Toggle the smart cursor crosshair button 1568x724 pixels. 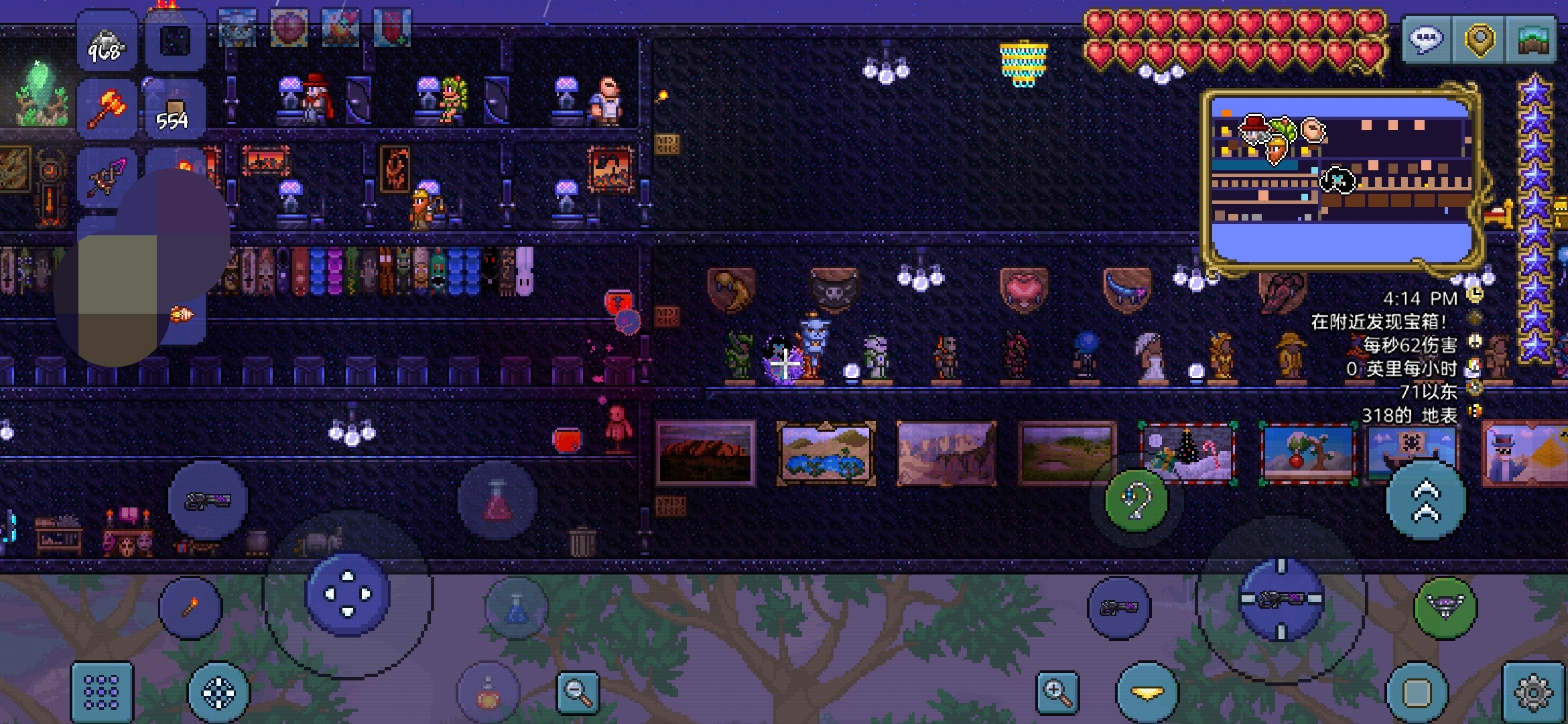point(218,692)
